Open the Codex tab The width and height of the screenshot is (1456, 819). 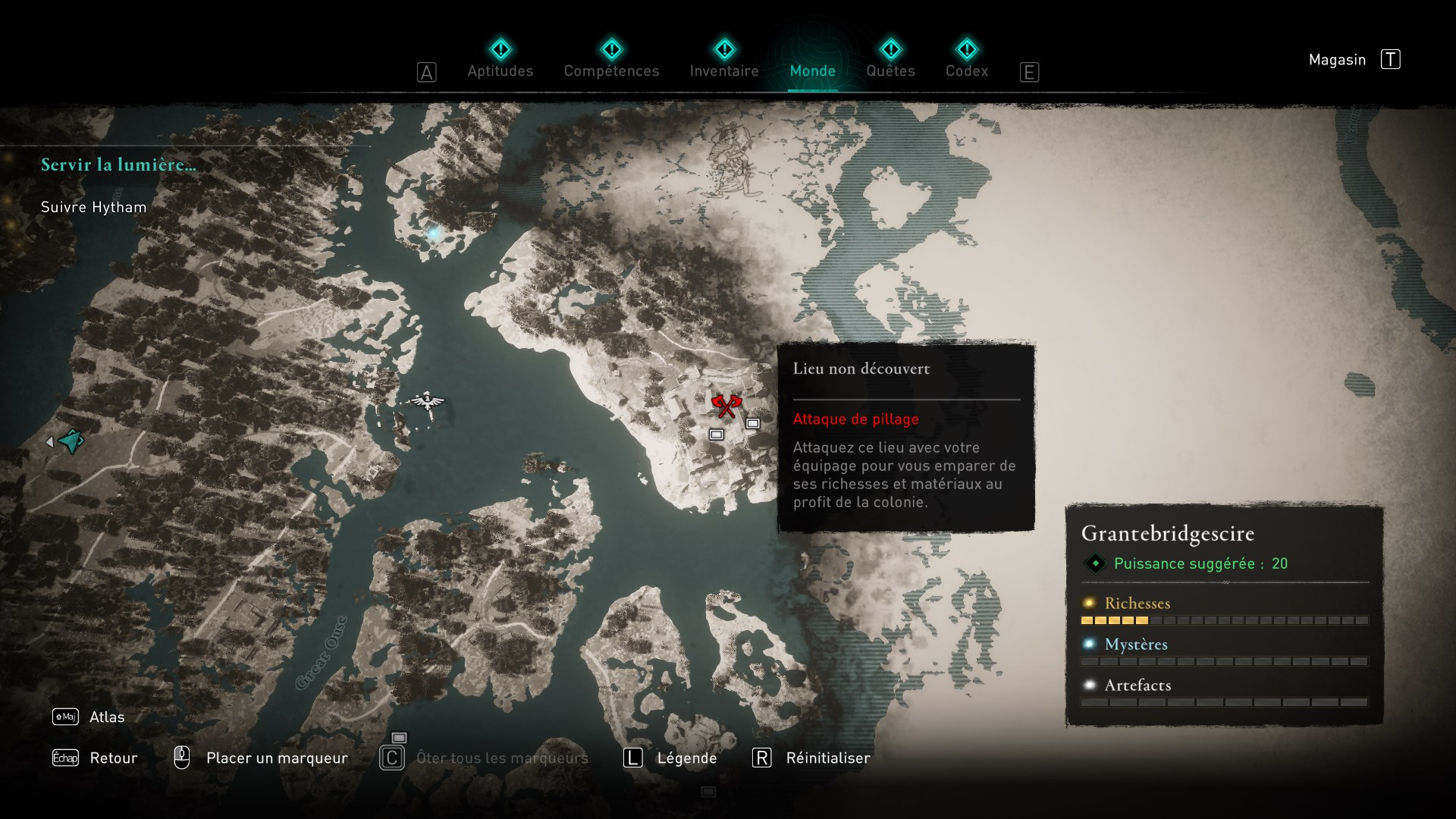[966, 71]
